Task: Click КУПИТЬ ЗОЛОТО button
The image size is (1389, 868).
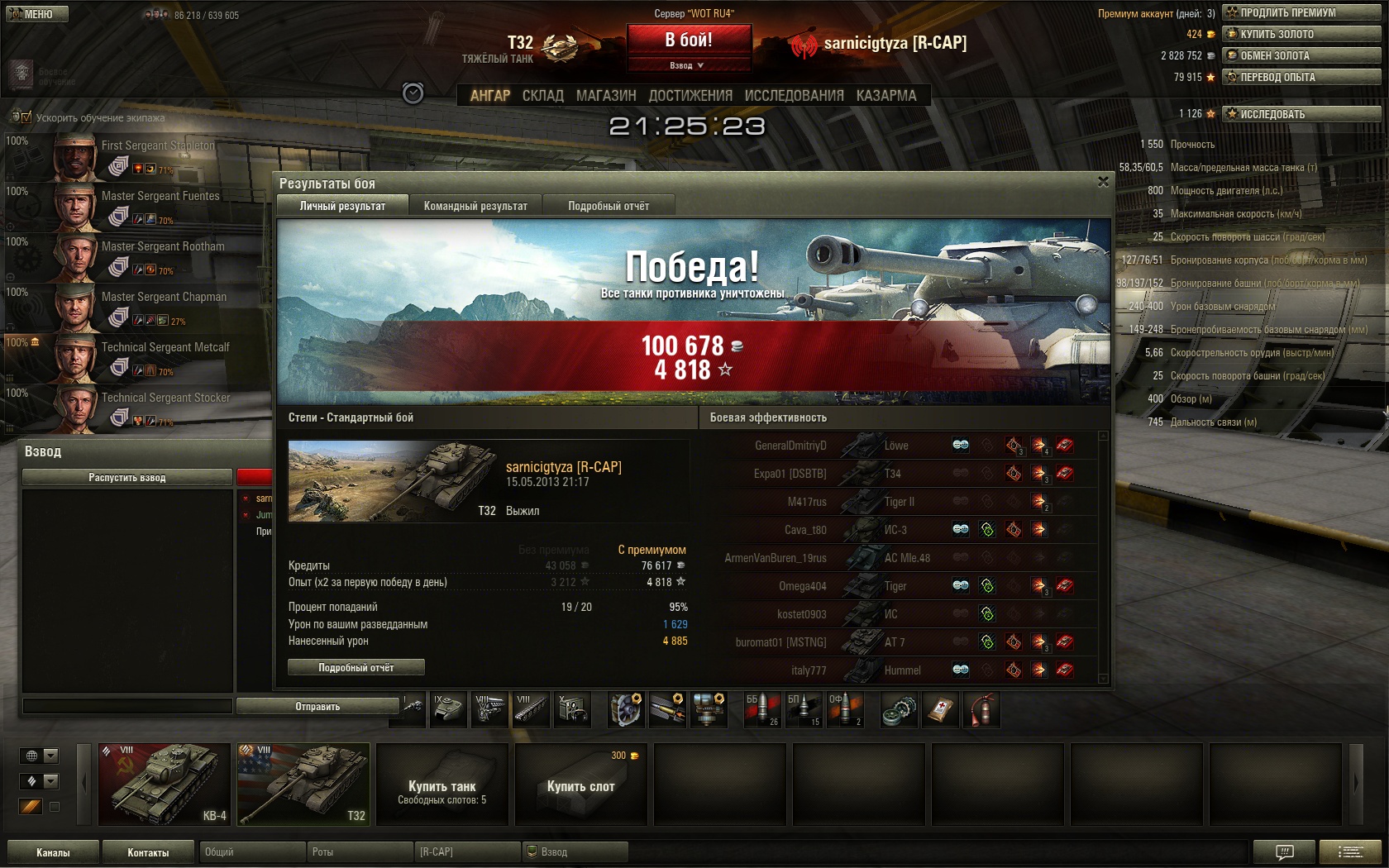Action: [x=1301, y=34]
